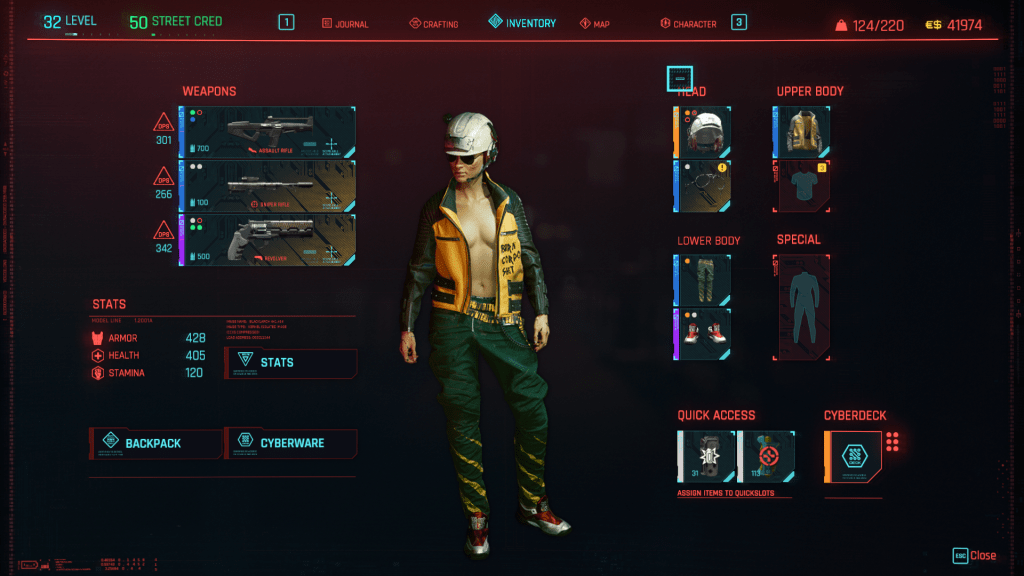Open the detailed Stats panel
This screenshot has height=576, width=1024.
coord(291,363)
